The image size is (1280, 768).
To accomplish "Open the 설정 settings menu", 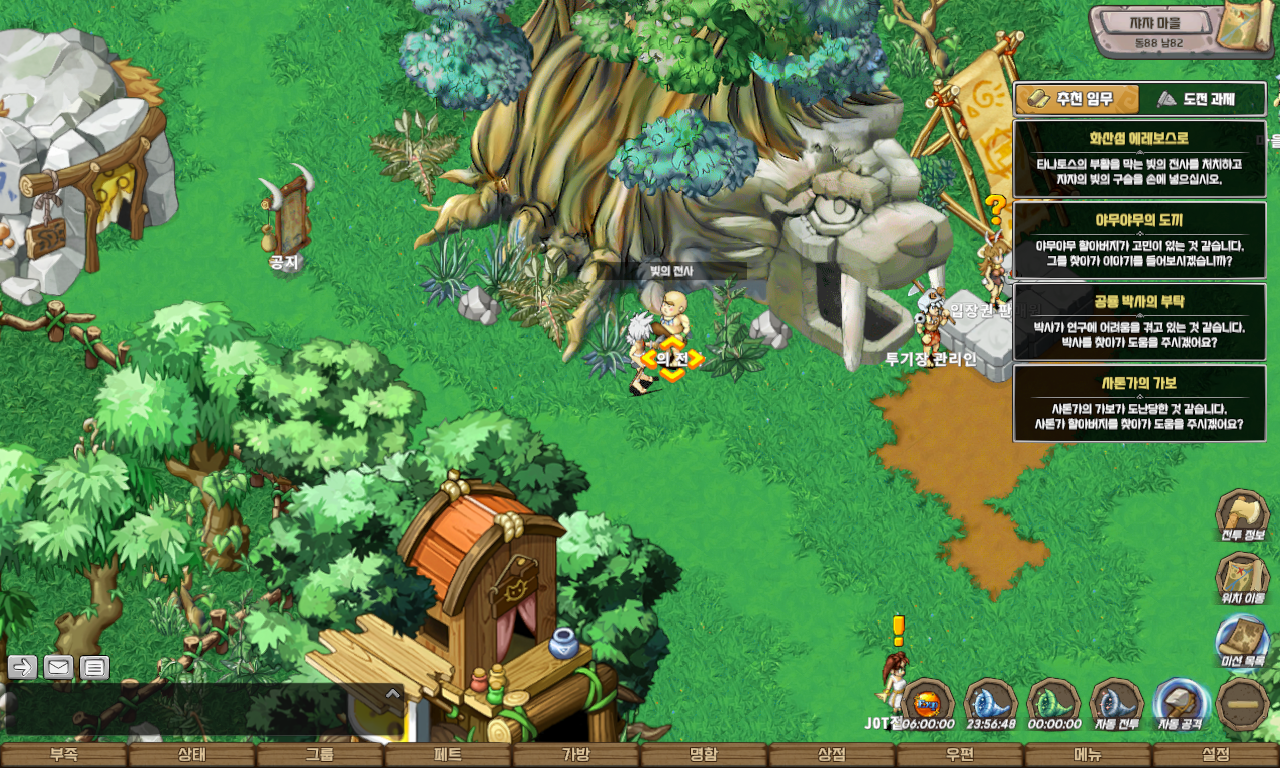I will pos(1216,755).
